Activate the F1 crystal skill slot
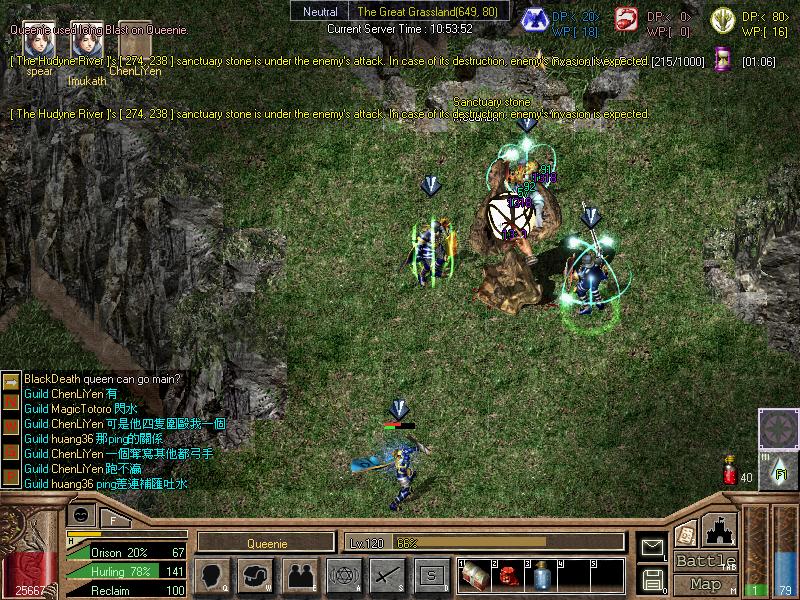This screenshot has width=800, height=600. point(778,468)
